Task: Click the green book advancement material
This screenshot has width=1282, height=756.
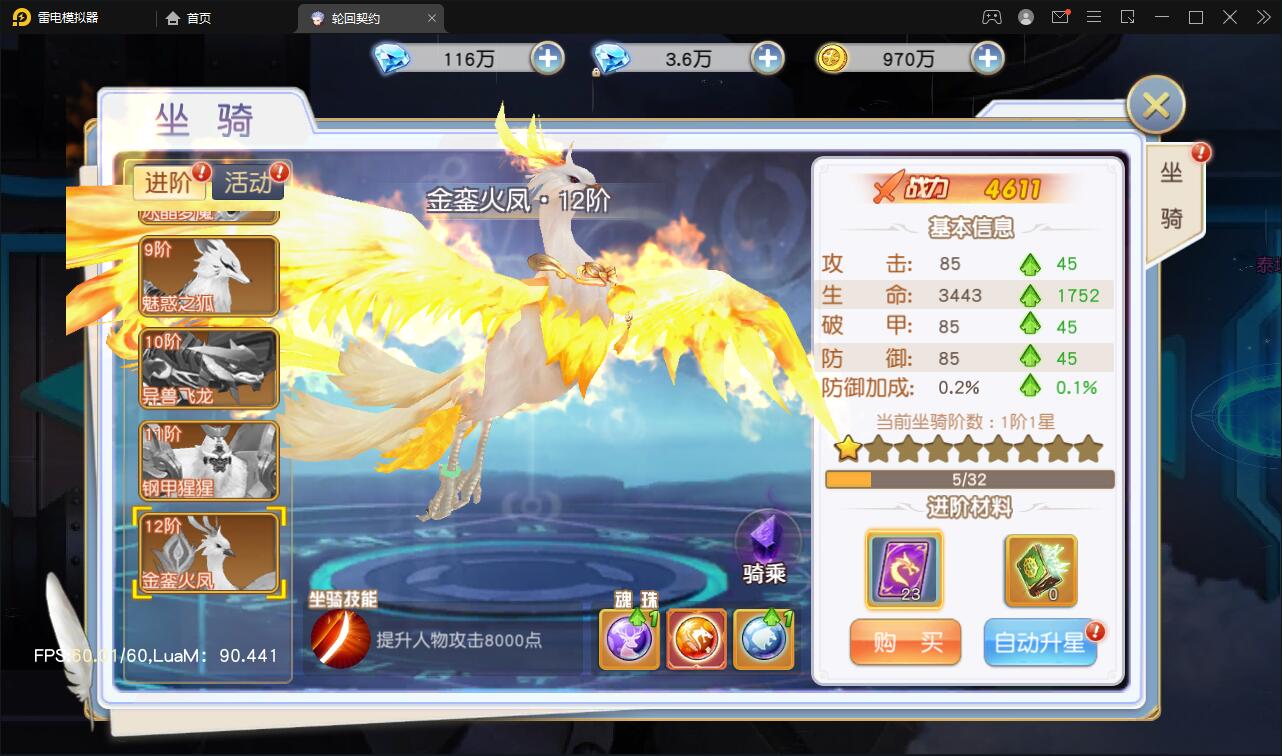Action: tap(1041, 567)
